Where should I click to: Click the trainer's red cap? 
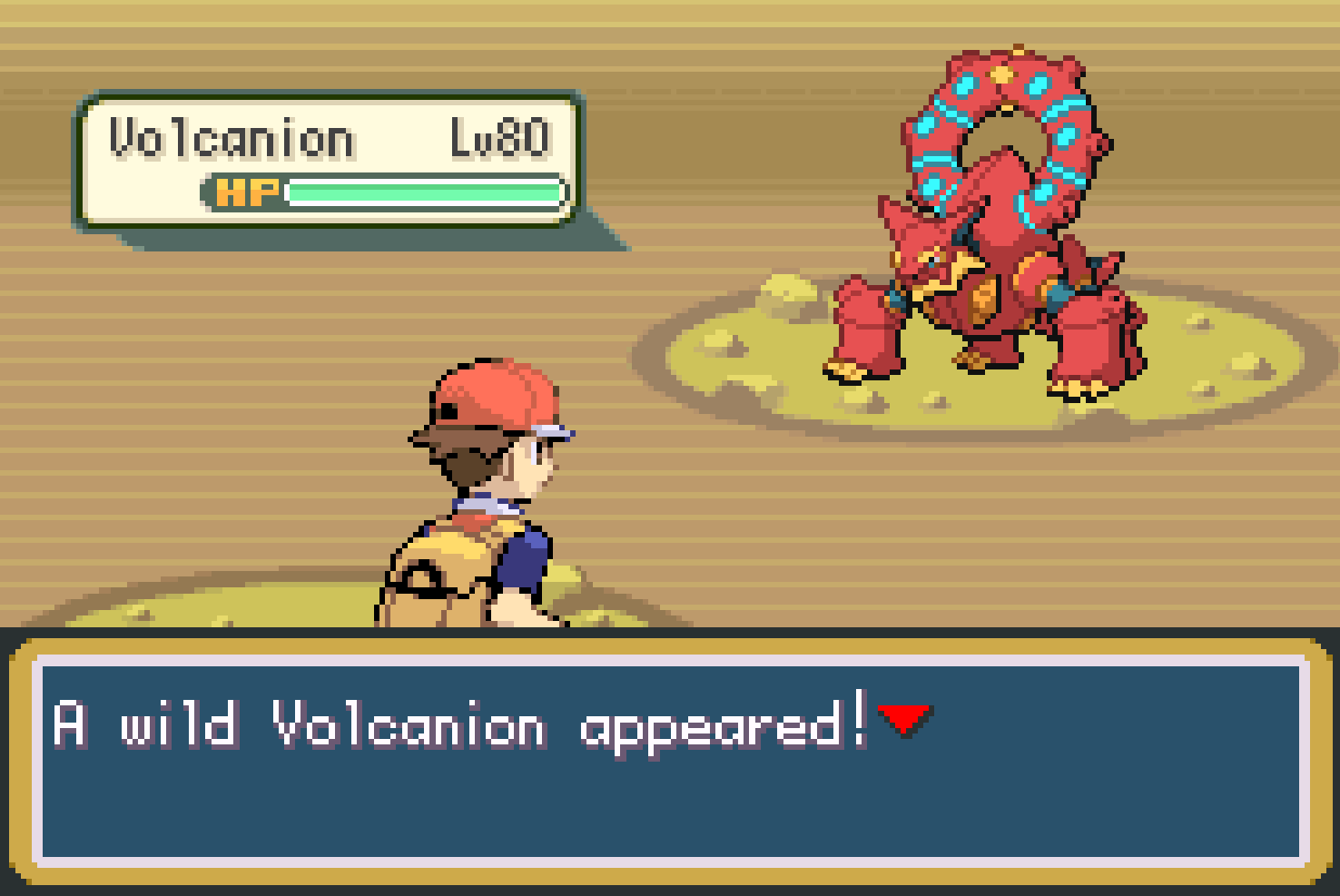[x=495, y=395]
